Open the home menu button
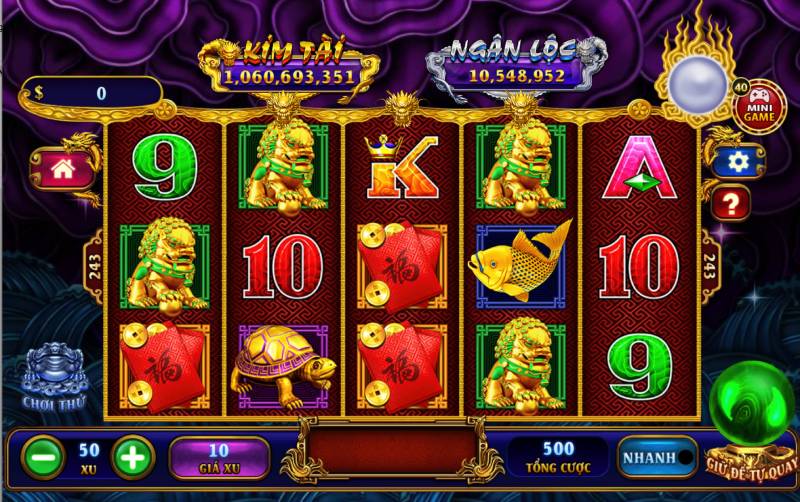This screenshot has height=502, width=800. [62, 168]
